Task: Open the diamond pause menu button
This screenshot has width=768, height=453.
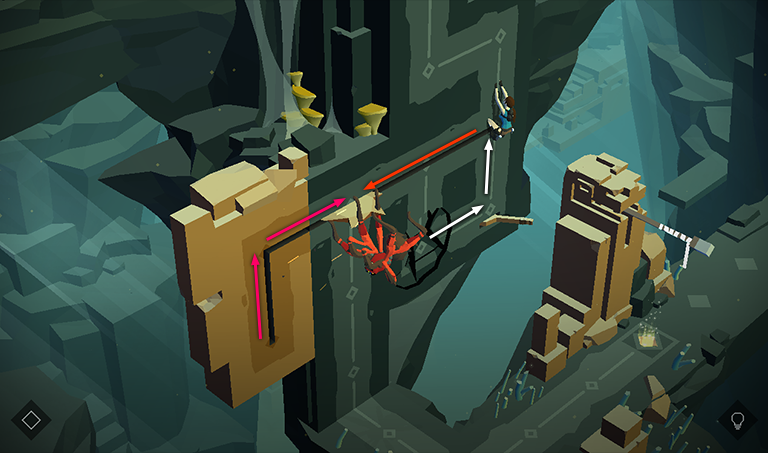Action: pyautogui.click(x=31, y=419)
